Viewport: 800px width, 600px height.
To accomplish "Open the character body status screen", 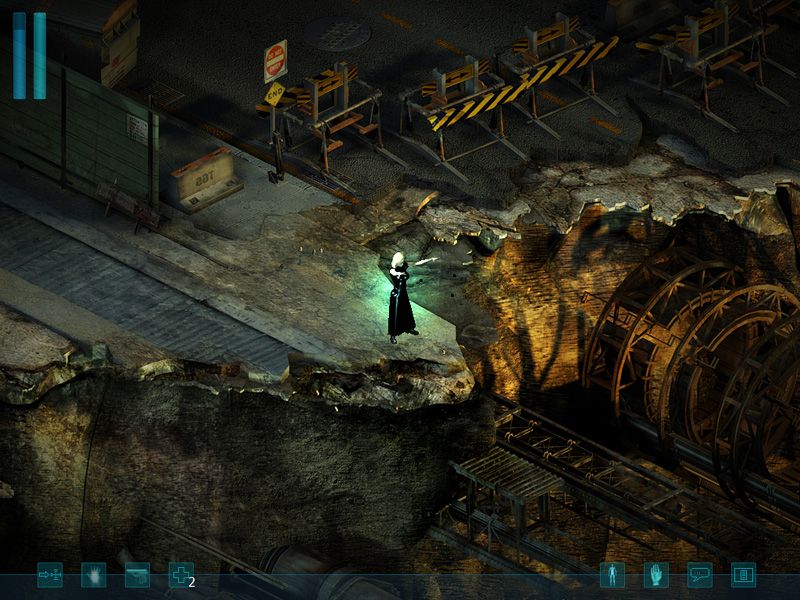I will (612, 575).
